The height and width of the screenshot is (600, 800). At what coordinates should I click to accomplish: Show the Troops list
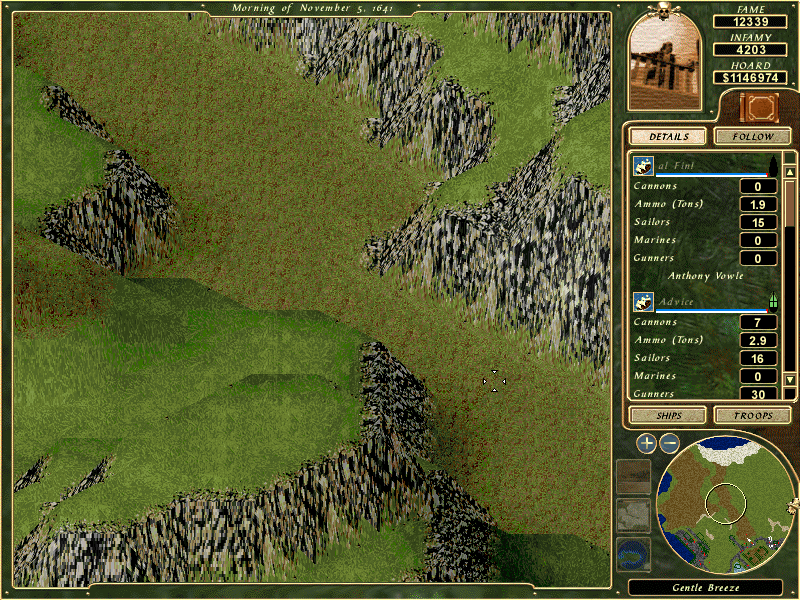753,415
